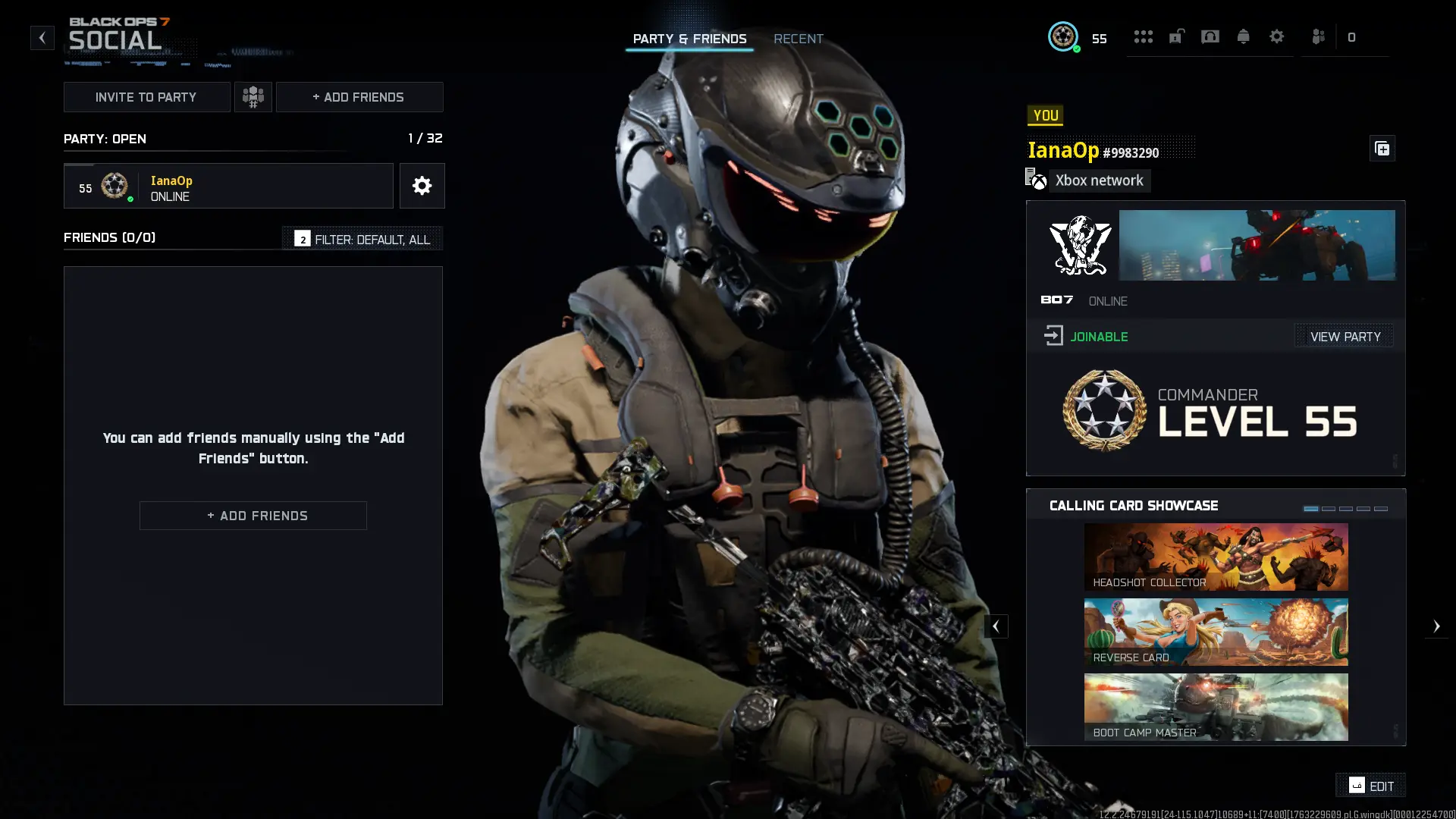Collapse the player panel with left chevron

coord(996,626)
